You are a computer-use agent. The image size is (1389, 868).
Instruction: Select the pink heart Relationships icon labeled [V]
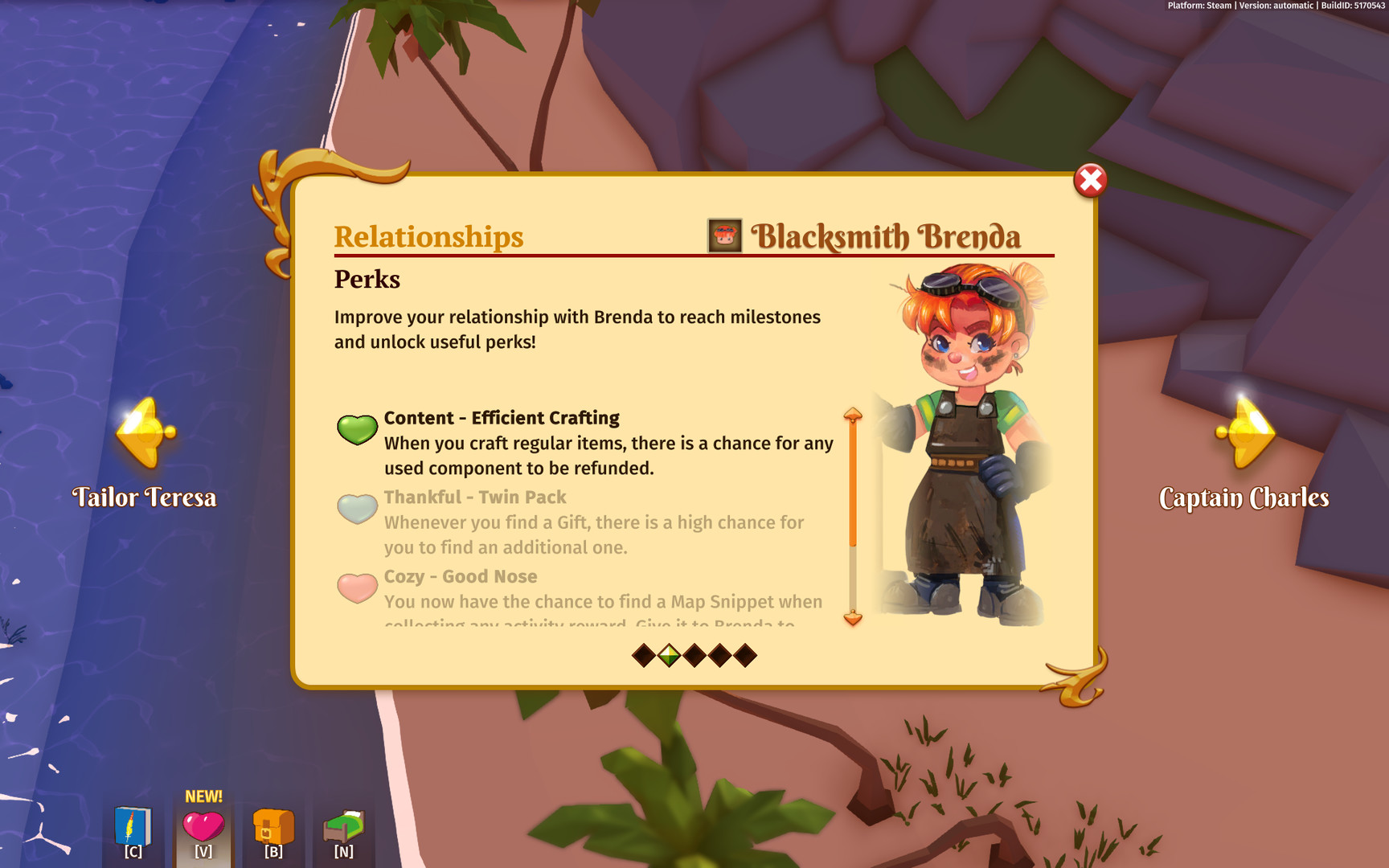203,828
